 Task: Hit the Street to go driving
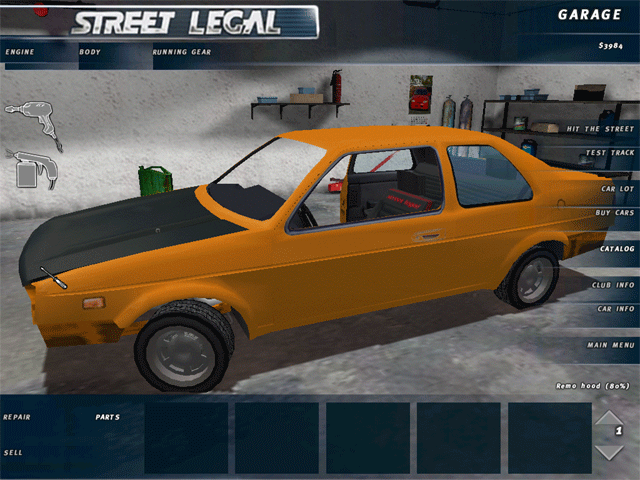[601, 130]
